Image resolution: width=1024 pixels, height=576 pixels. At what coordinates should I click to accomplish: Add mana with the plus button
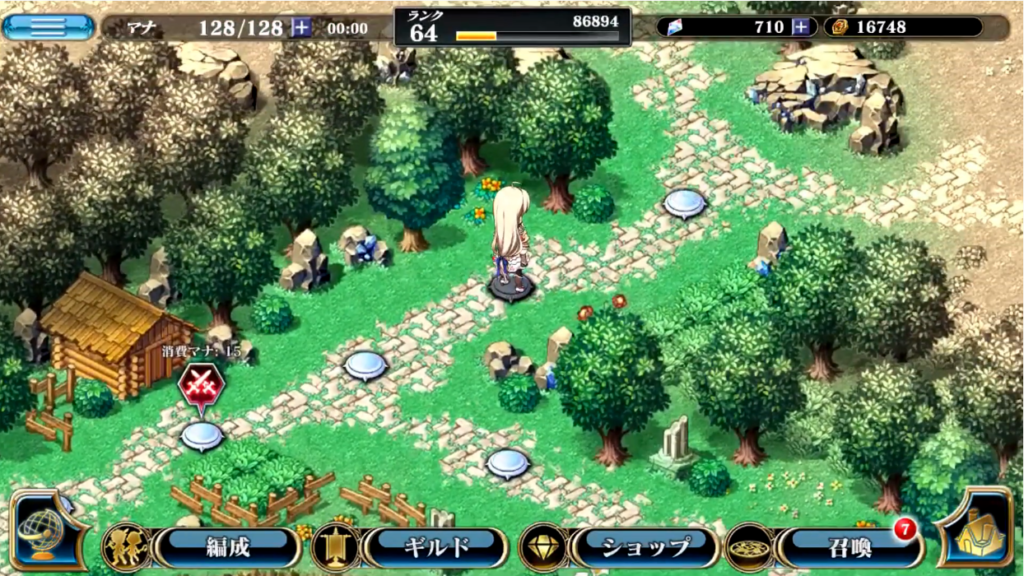(301, 28)
